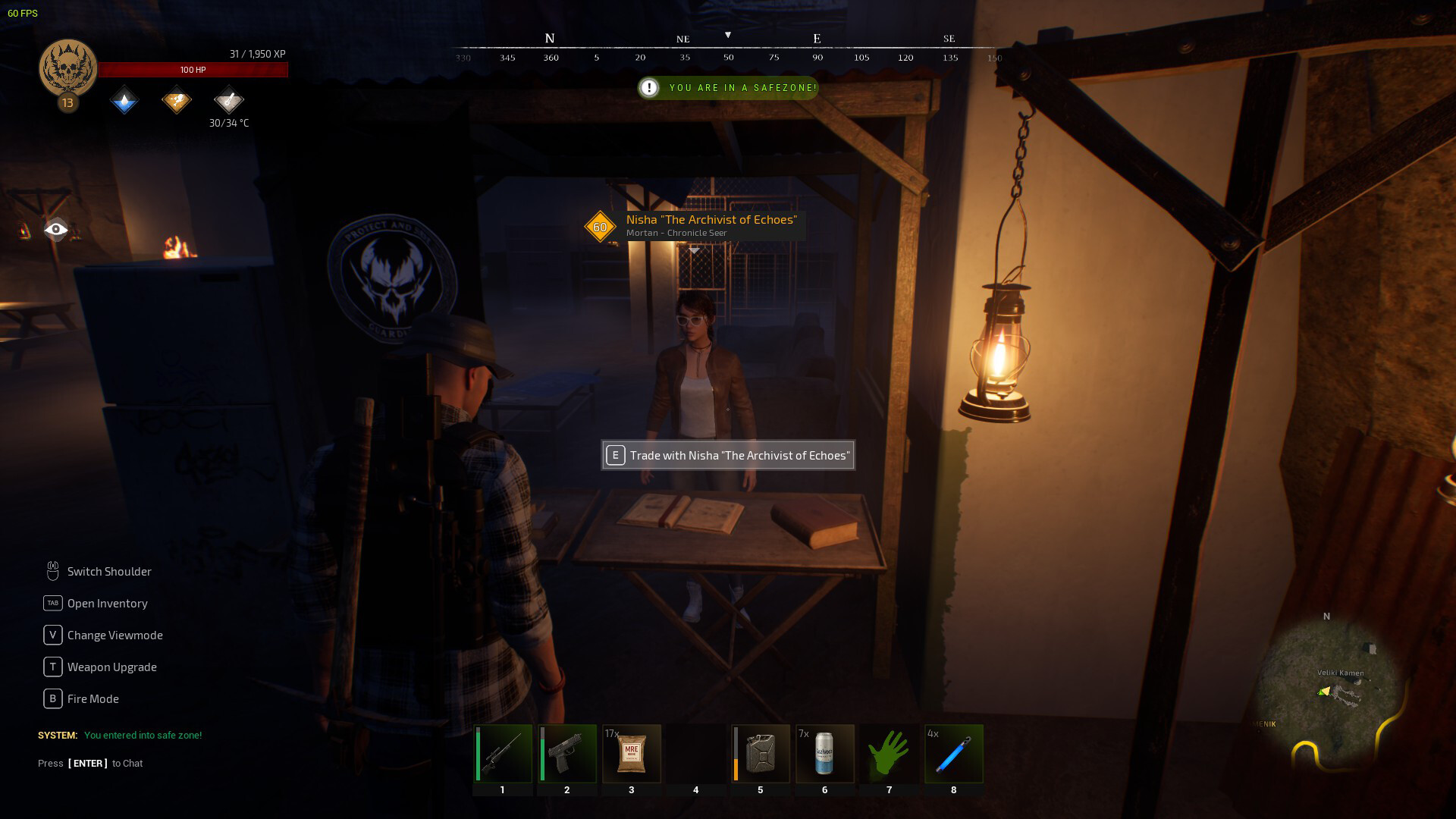Select the jerrycan hotbar slot
The width and height of the screenshot is (1456, 819).
click(x=760, y=753)
